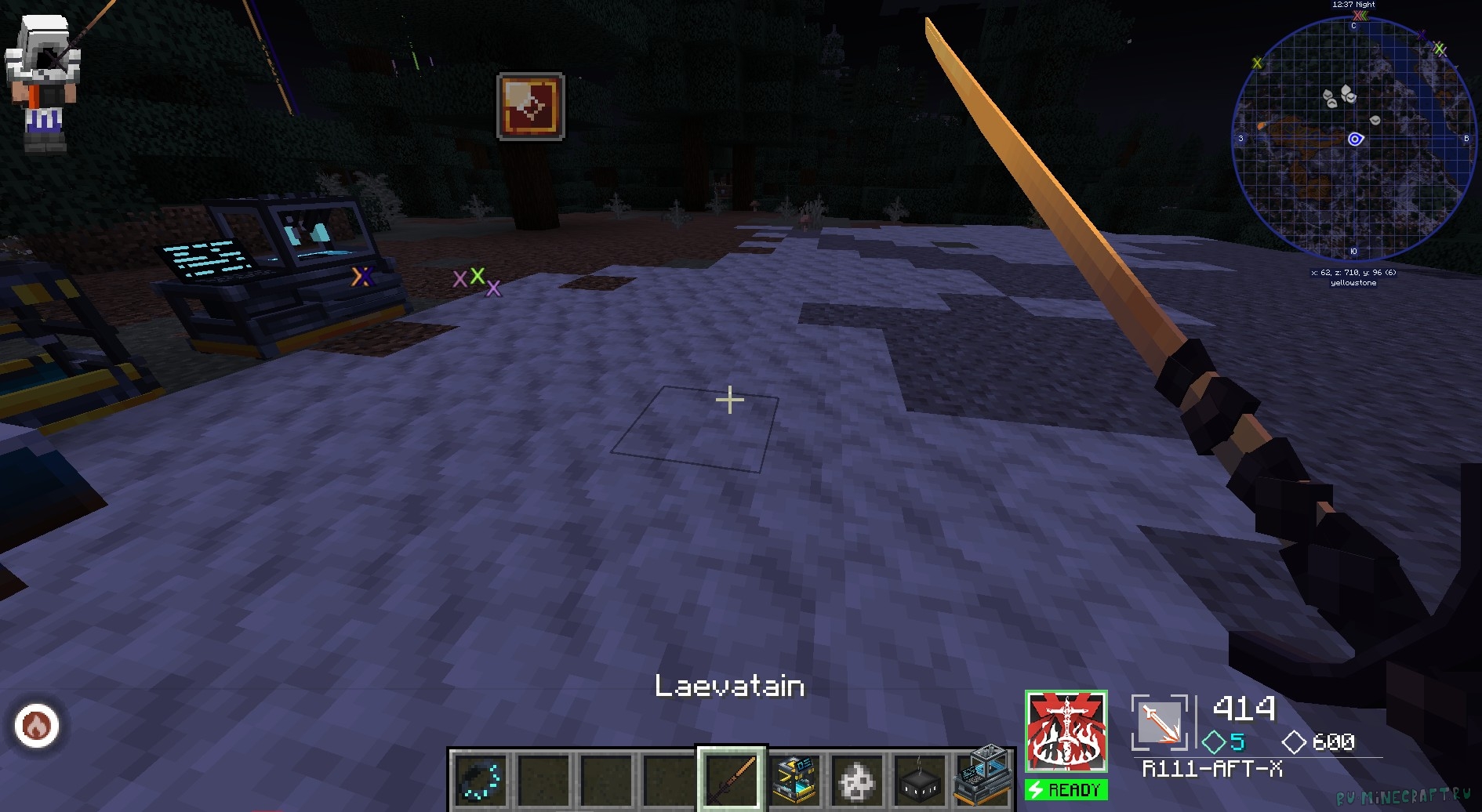Click the framed arrow weapon icon

pyautogui.click(x=1159, y=722)
